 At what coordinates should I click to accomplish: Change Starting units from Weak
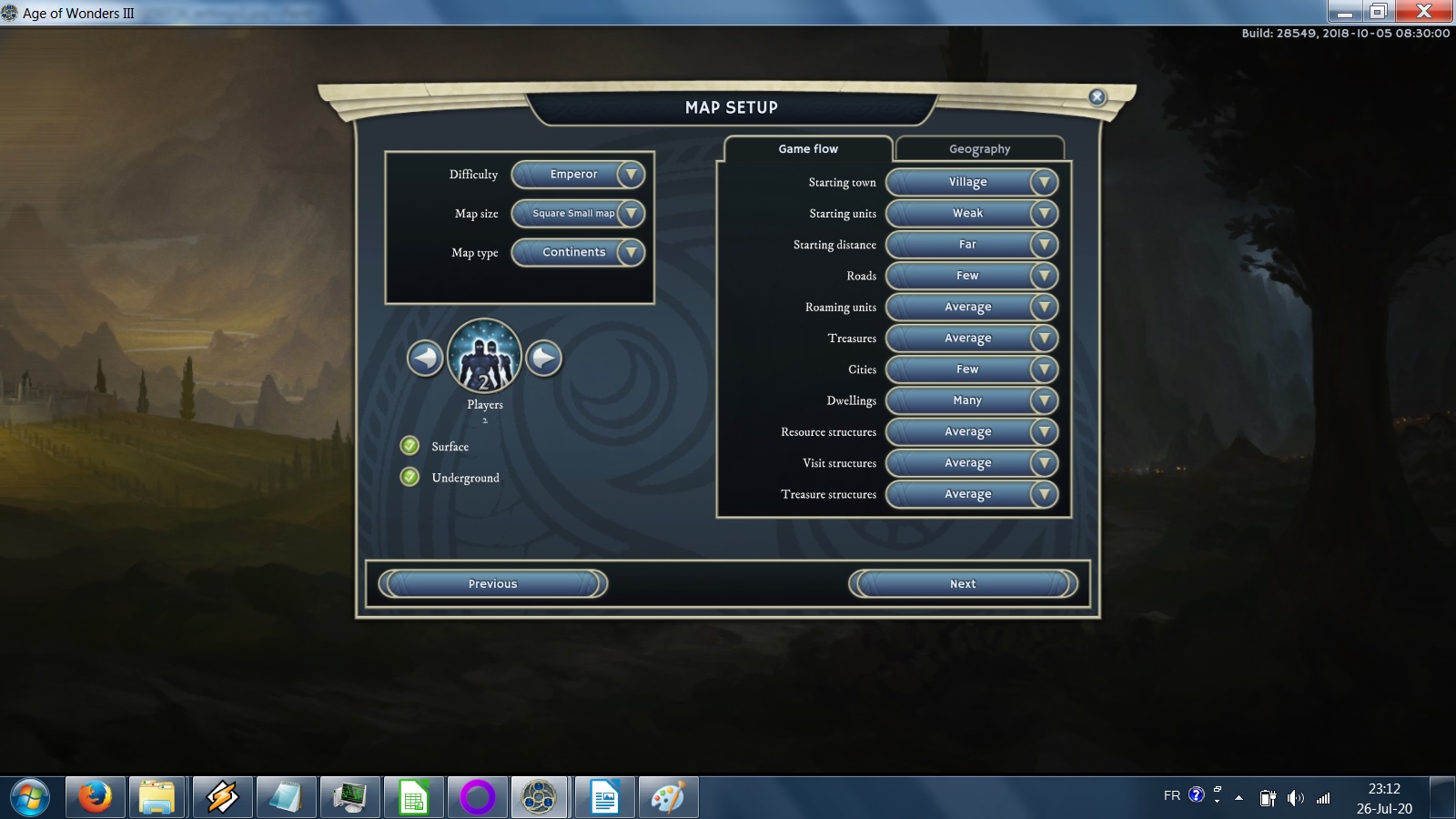[x=972, y=214]
